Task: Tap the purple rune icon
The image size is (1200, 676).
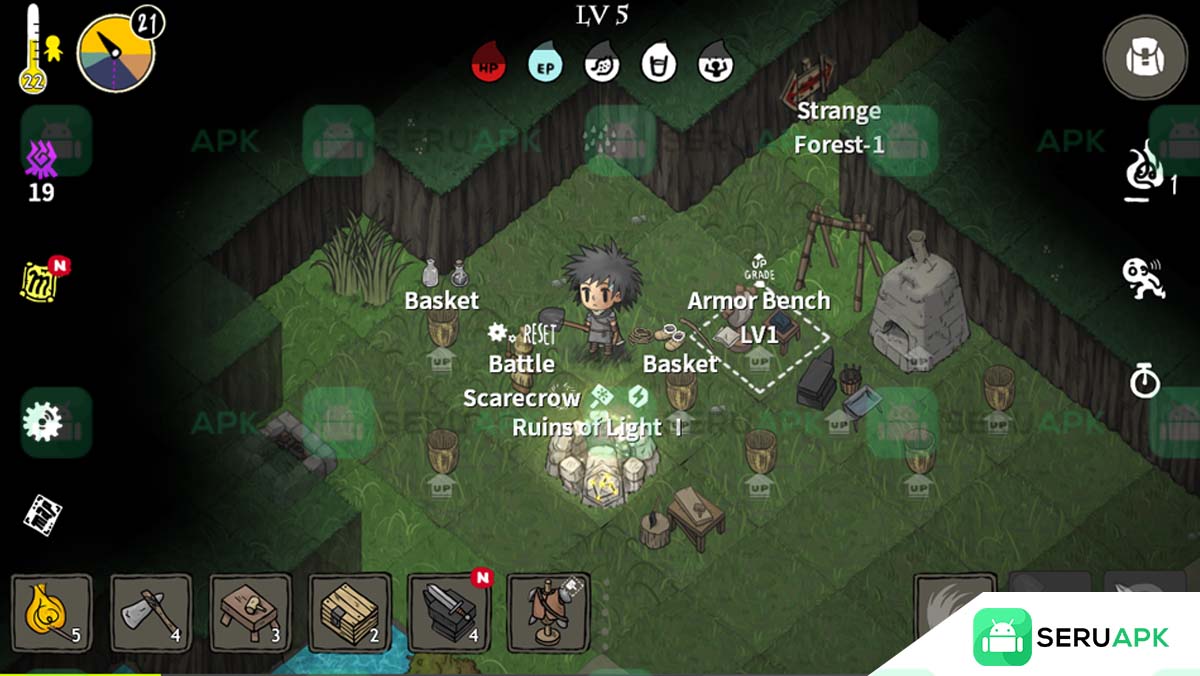Action: [x=41, y=159]
